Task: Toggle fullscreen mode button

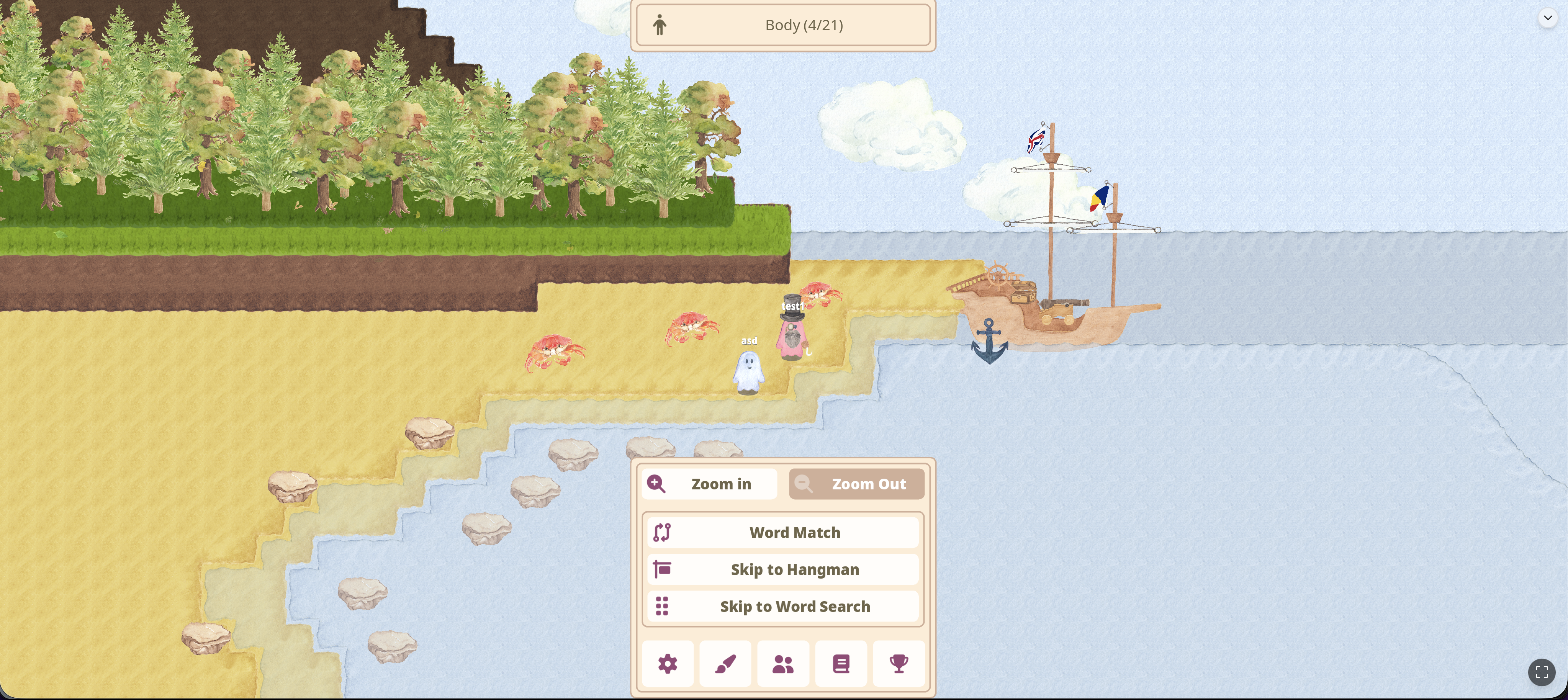Action: click(x=1541, y=672)
